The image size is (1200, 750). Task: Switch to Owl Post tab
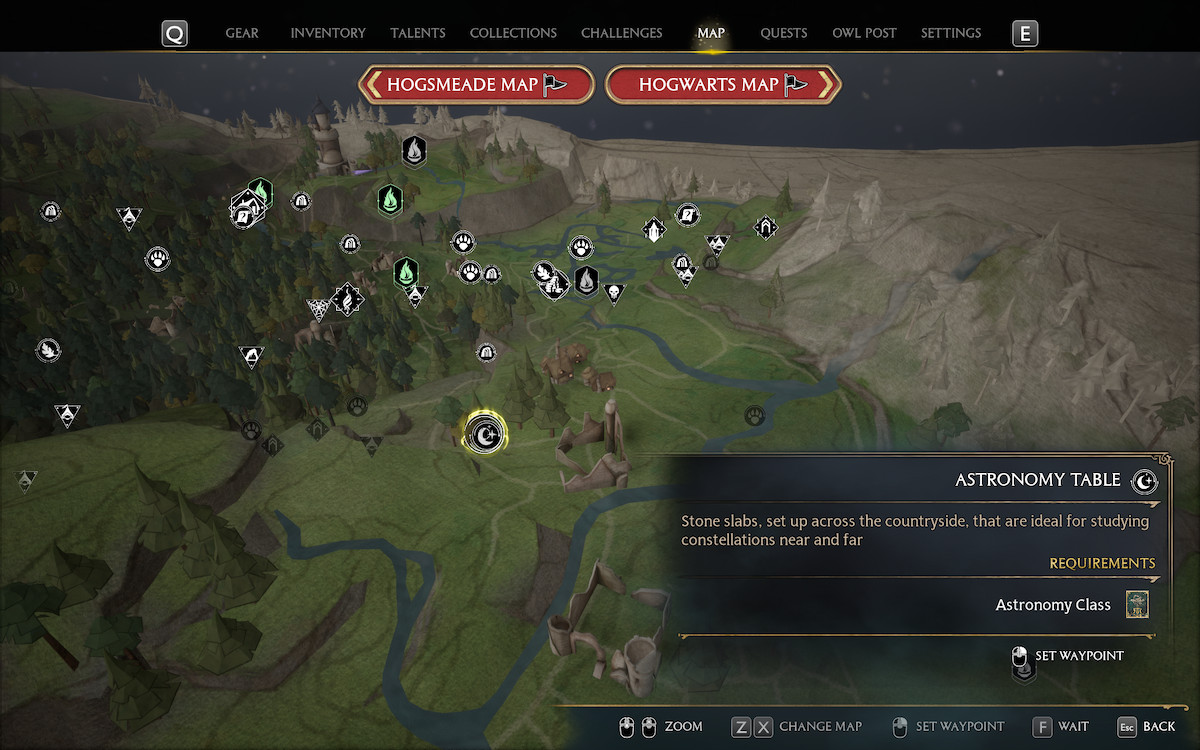click(864, 33)
